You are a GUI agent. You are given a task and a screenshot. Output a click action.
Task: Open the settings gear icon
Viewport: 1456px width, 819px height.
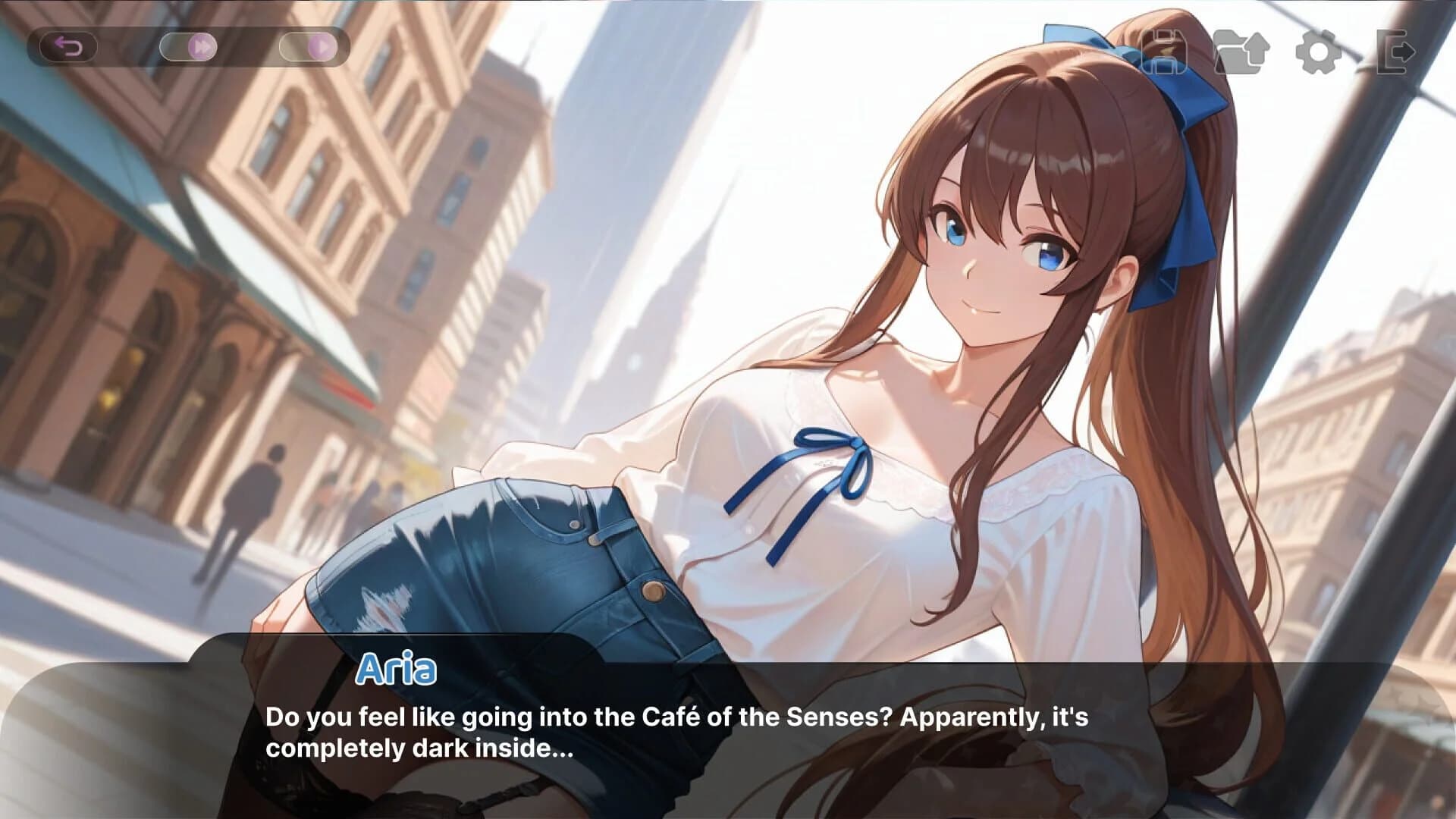point(1317,53)
